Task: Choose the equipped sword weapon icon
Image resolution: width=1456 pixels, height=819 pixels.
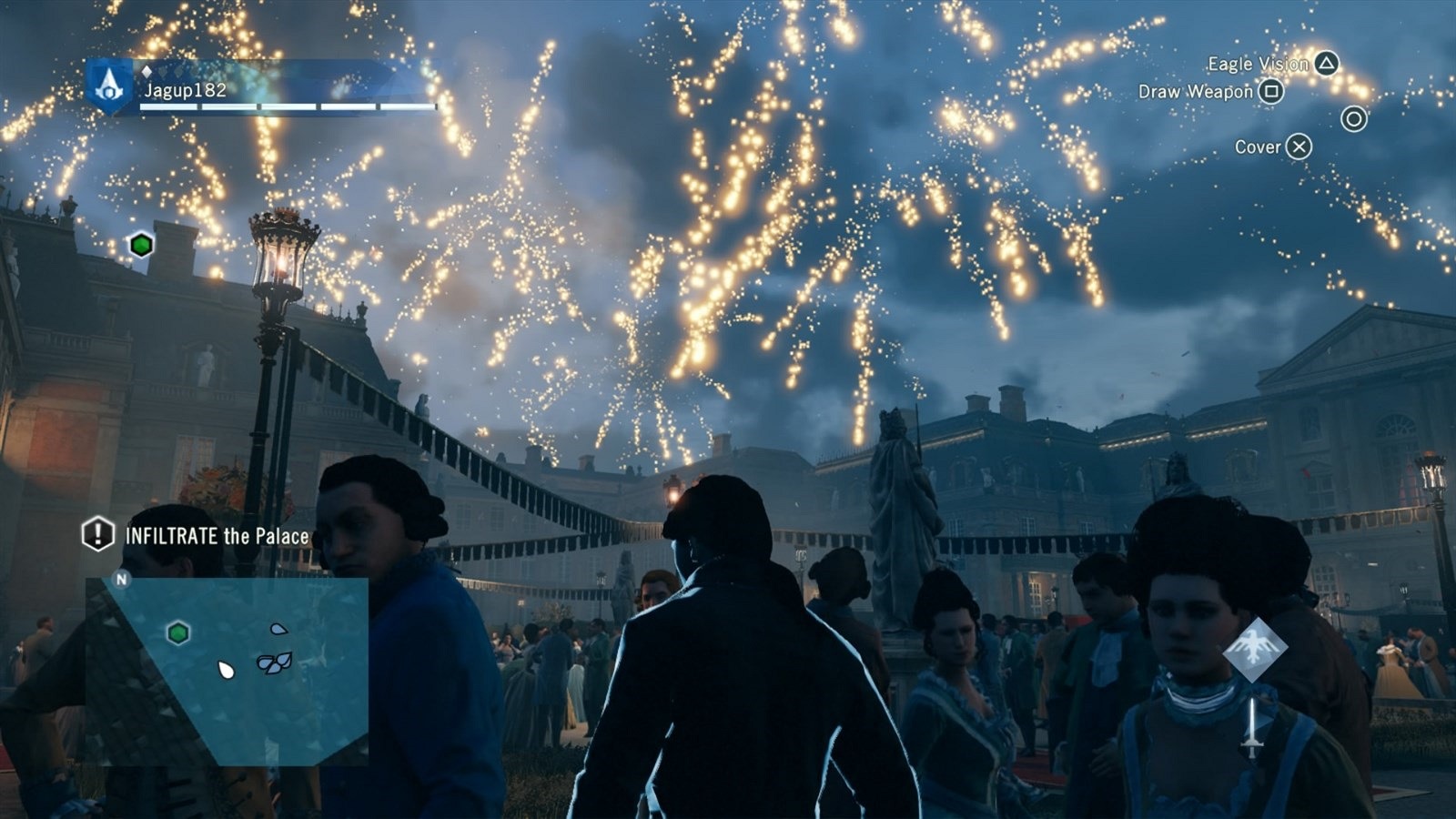Action: (1253, 728)
